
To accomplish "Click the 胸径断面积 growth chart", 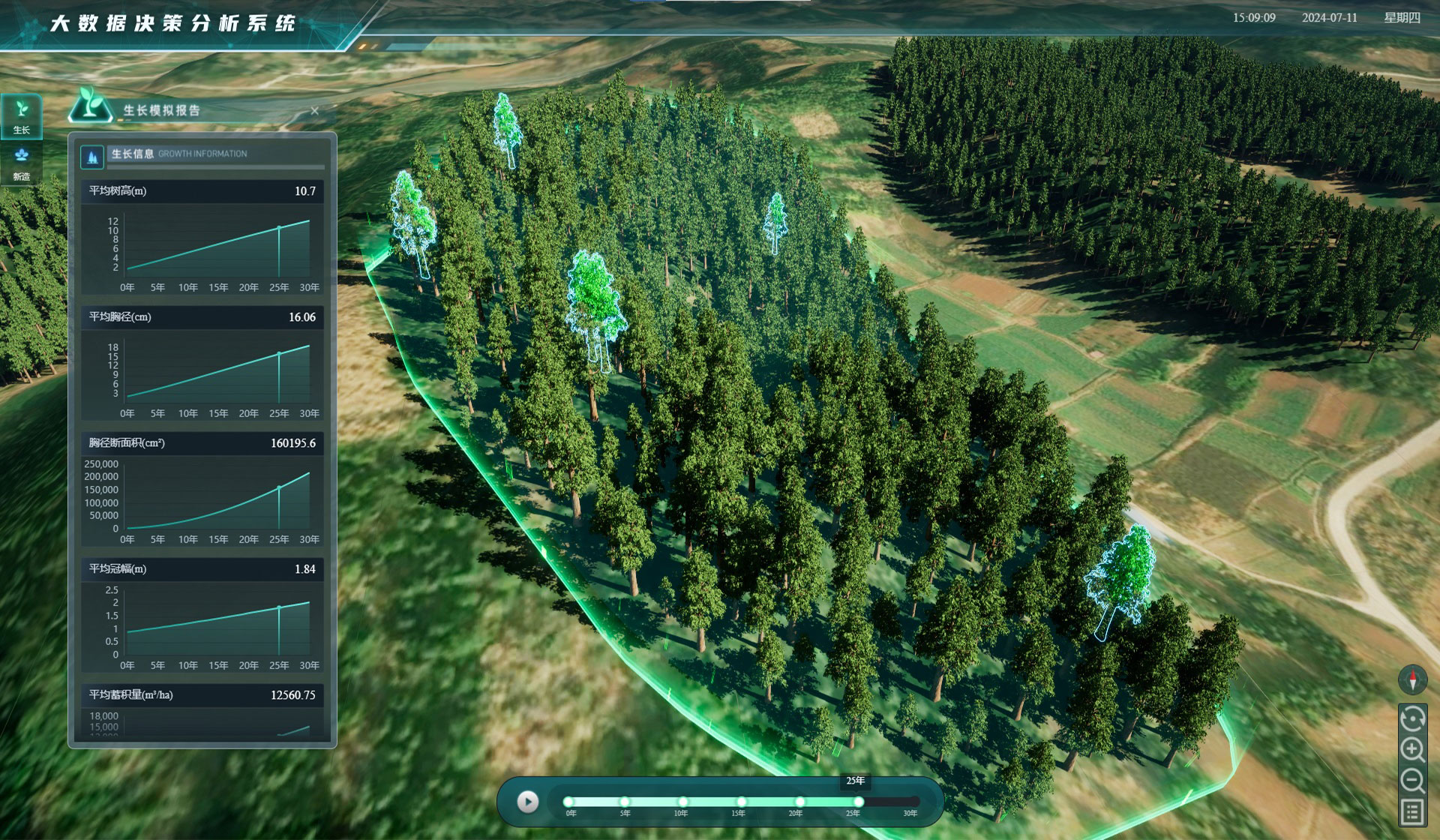I will (x=217, y=499).
